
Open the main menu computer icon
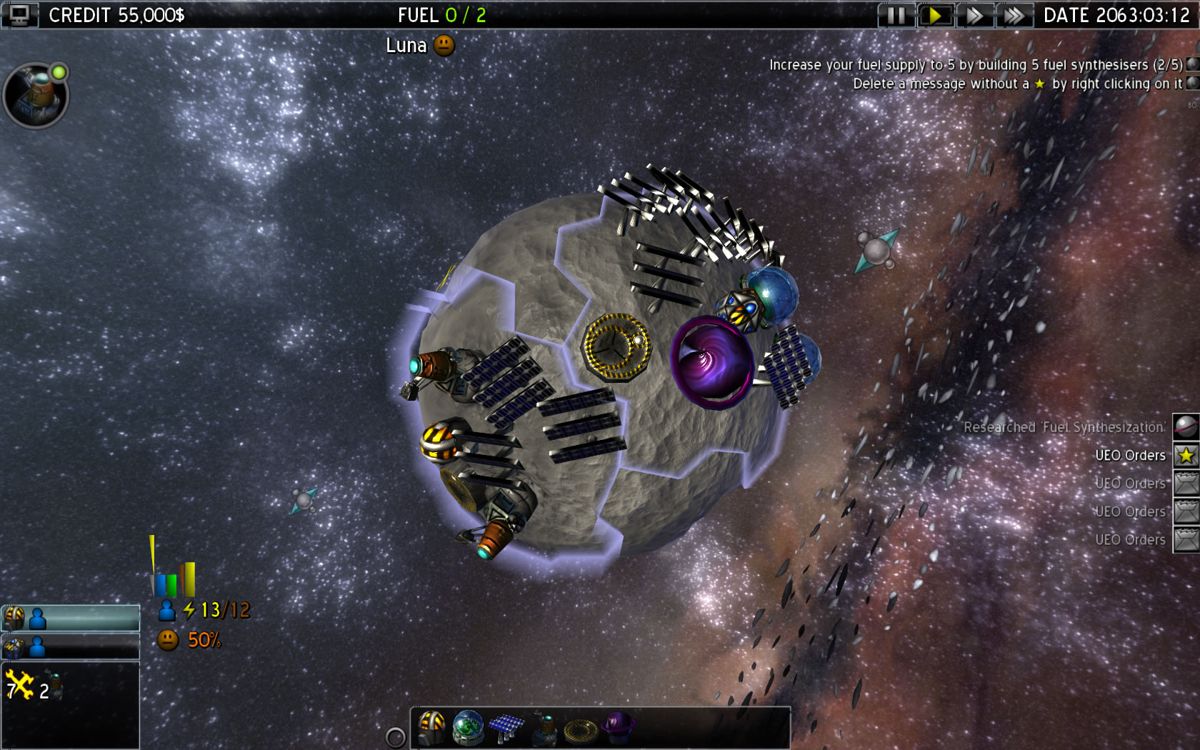coord(19,14)
